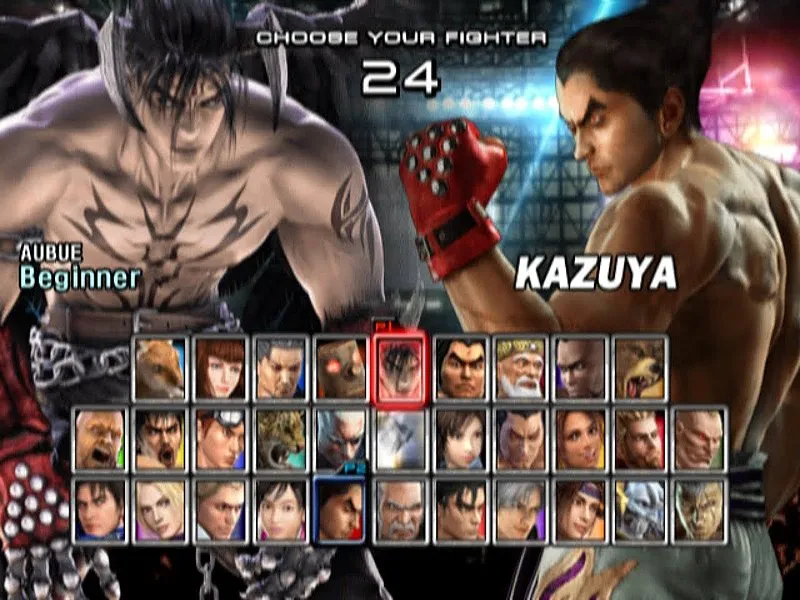This screenshot has height=600, width=800.
Task: Select Xiaoyu's portrait
Action: [x=281, y=510]
